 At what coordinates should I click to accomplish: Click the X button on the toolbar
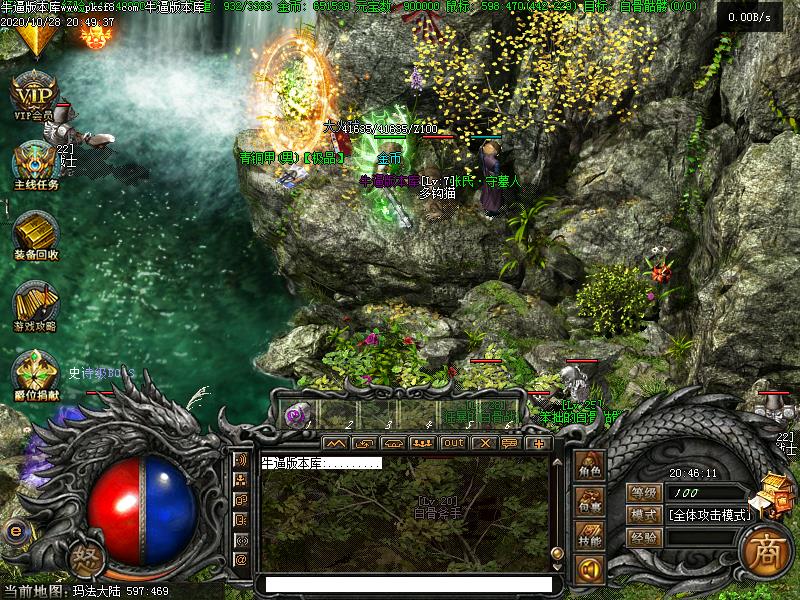point(483,443)
